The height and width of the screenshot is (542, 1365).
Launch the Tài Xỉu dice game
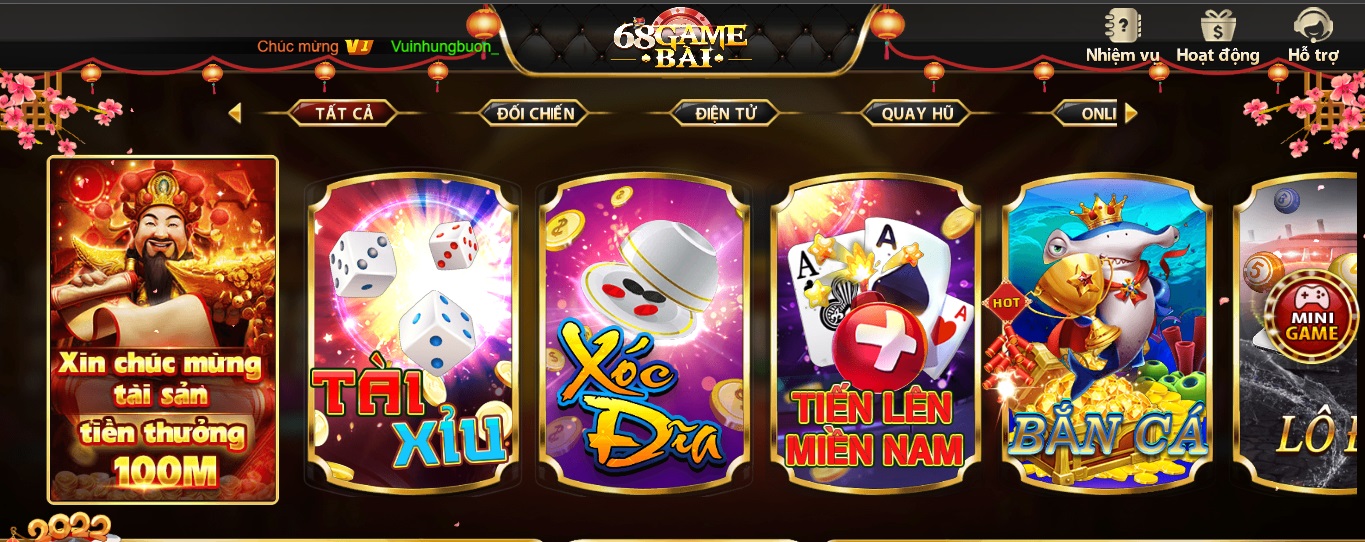413,335
